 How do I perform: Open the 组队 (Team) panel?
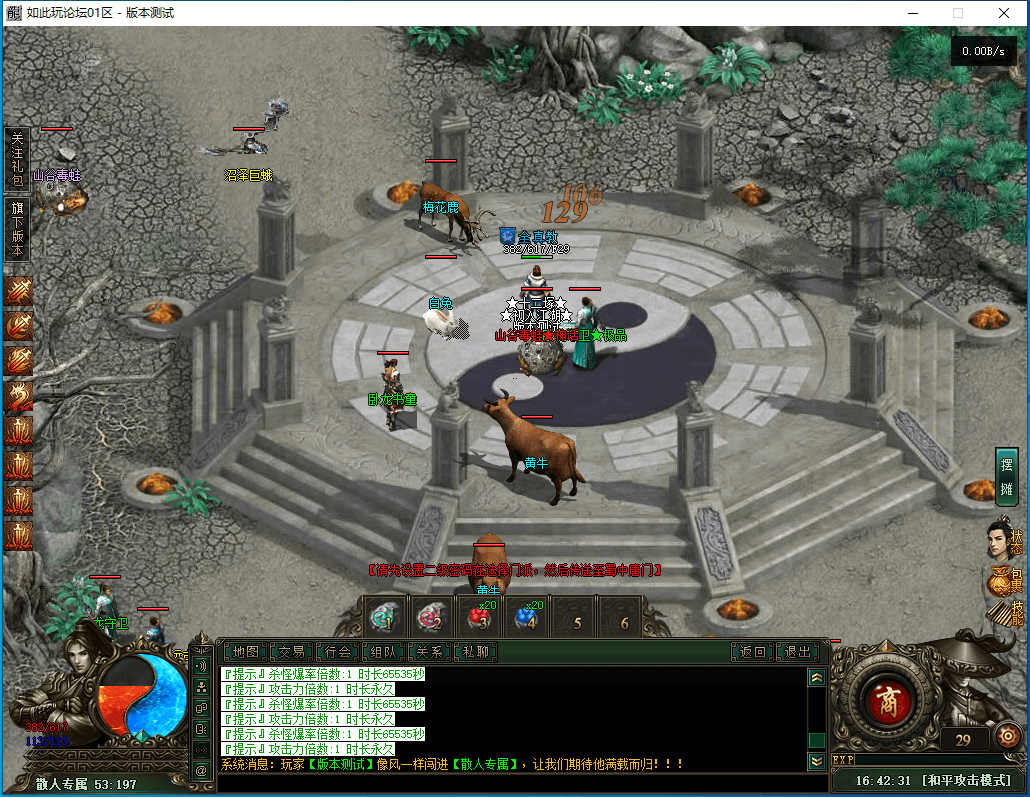(x=384, y=652)
